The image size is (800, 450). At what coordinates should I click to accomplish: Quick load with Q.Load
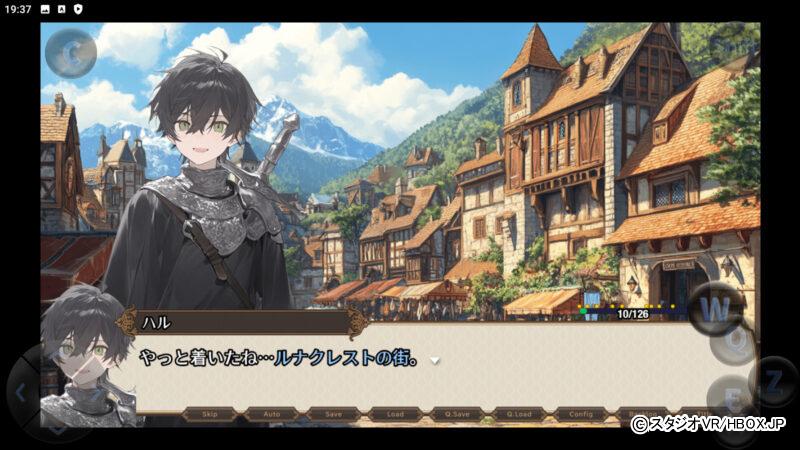tap(519, 413)
